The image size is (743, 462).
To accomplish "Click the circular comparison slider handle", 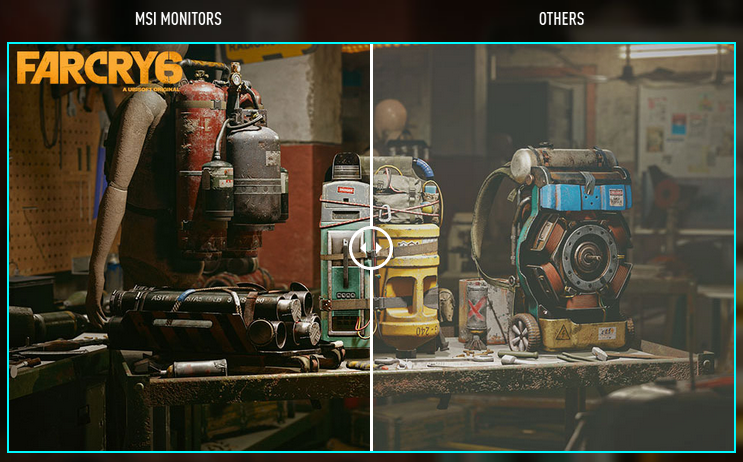I will click(x=371, y=247).
